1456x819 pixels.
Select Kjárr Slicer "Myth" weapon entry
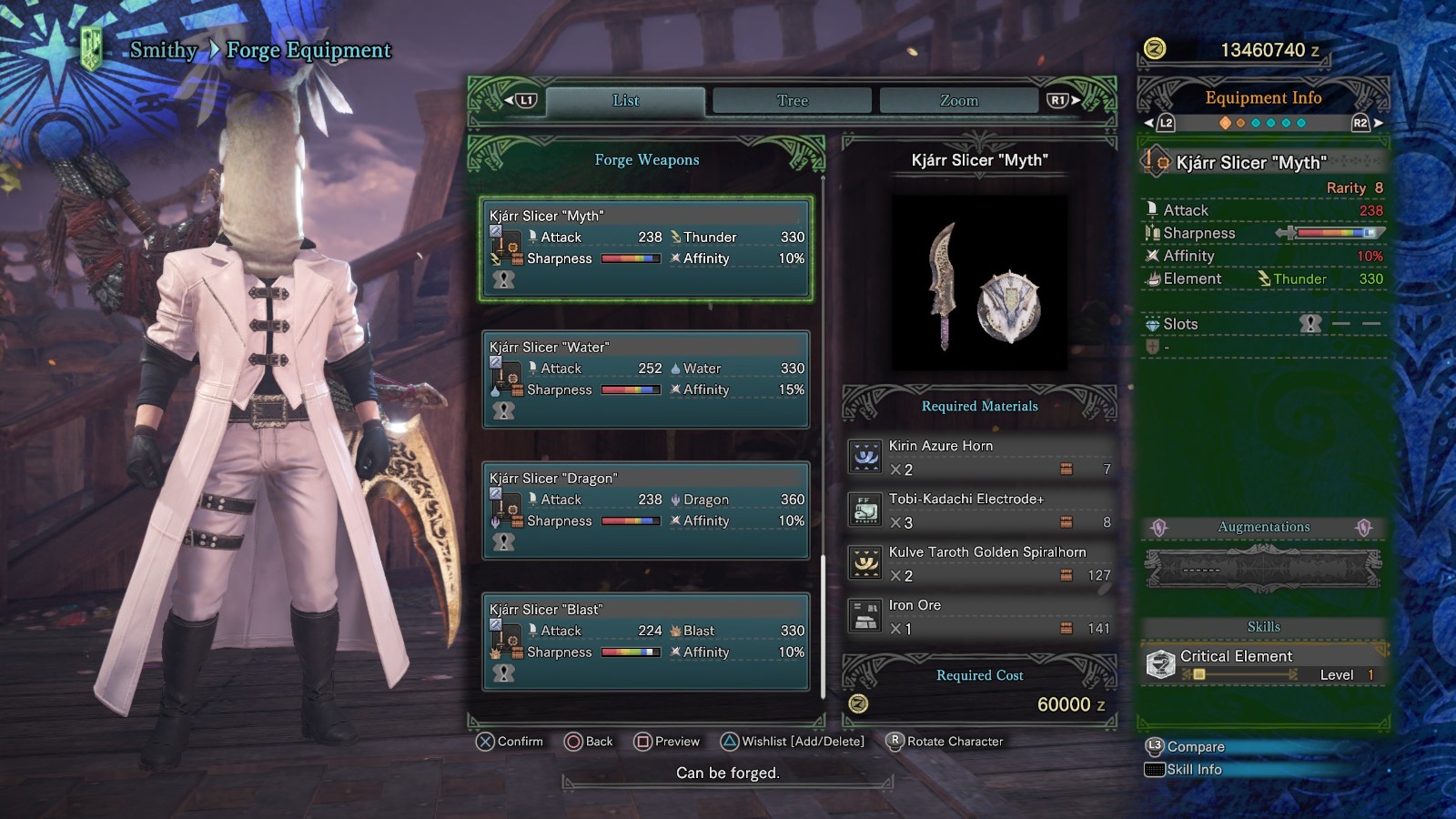646,248
